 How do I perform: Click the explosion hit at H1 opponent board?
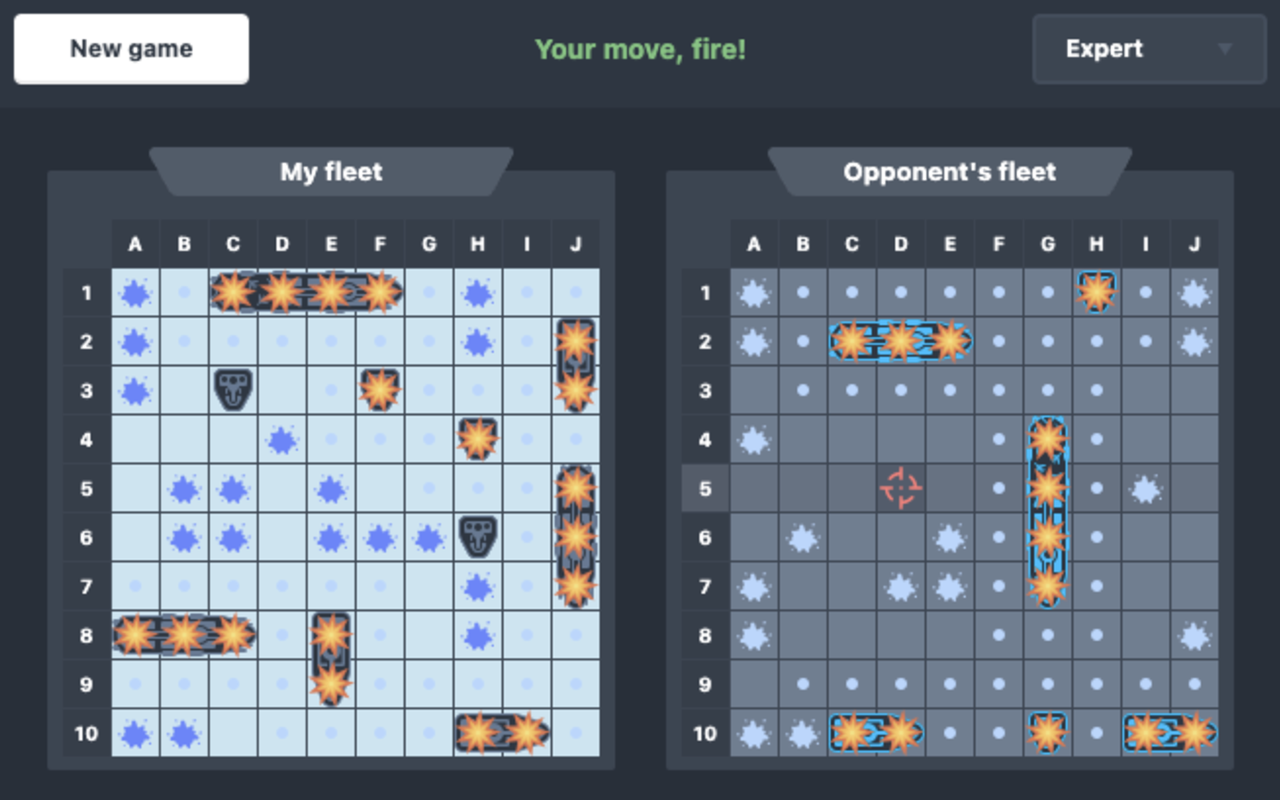coord(1096,293)
